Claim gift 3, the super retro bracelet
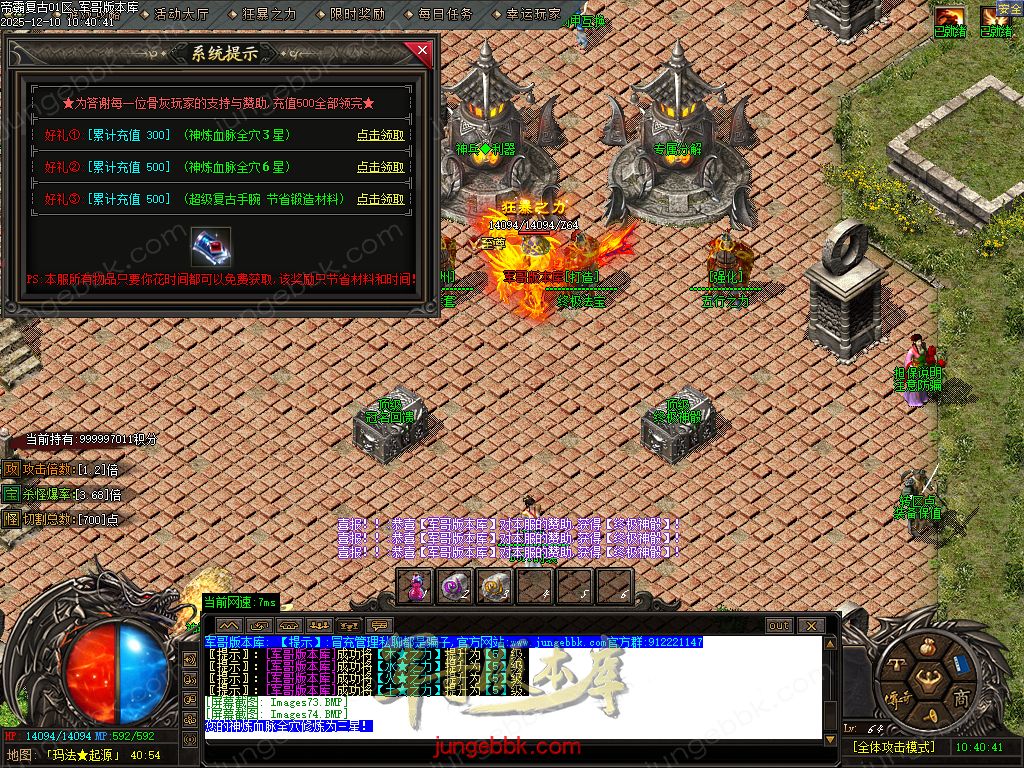 click(x=381, y=199)
